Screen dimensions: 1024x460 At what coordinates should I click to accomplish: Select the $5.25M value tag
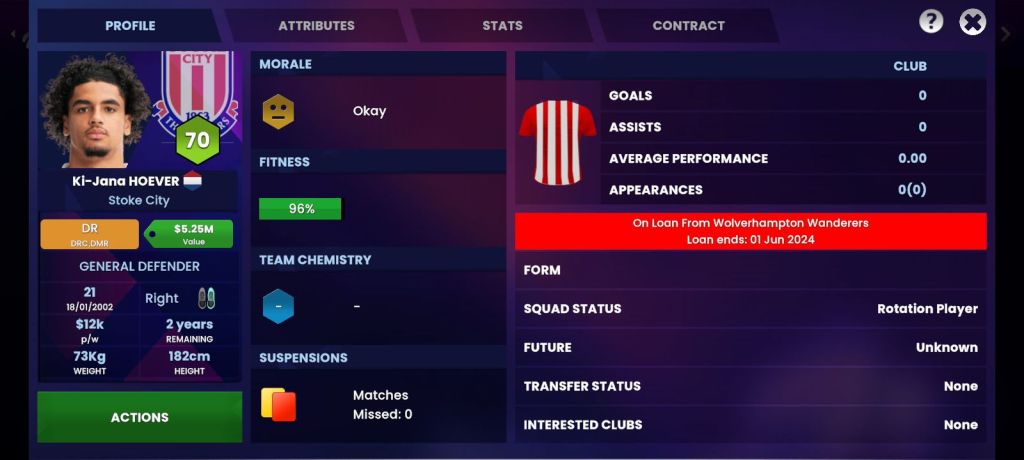pyautogui.click(x=193, y=234)
